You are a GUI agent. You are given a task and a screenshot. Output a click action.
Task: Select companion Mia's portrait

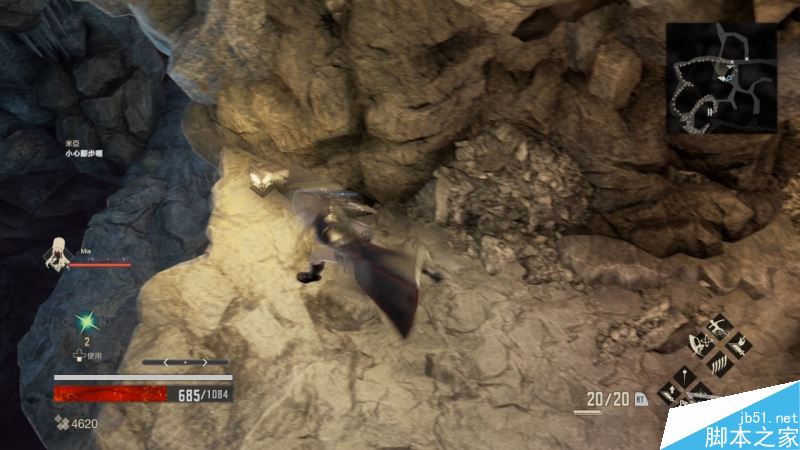pos(56,253)
